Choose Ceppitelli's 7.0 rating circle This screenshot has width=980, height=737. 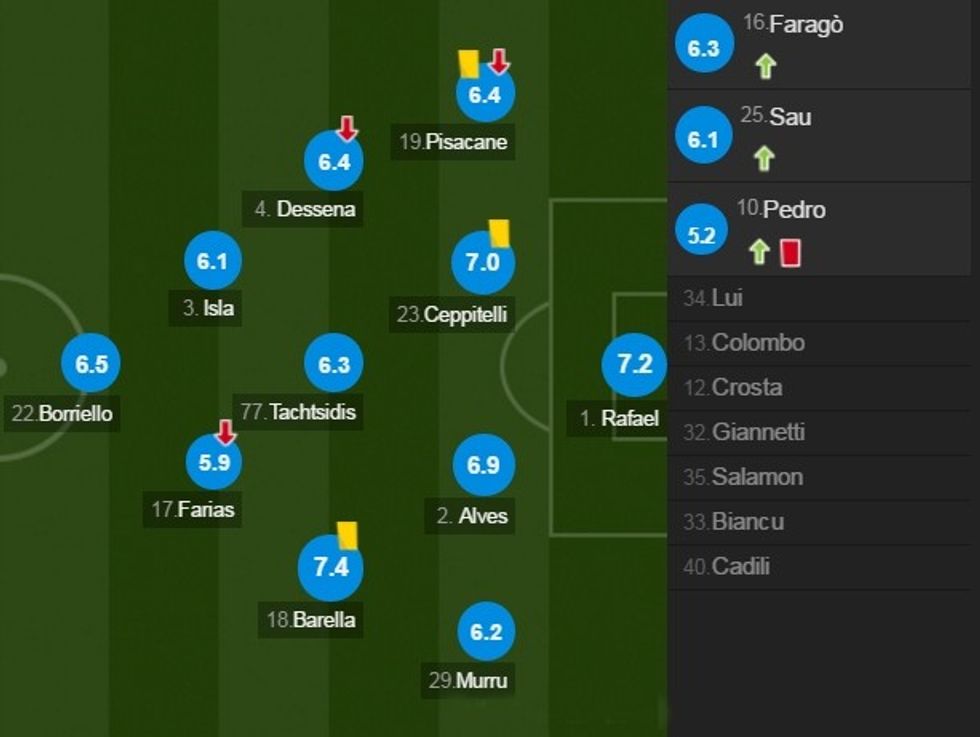483,263
